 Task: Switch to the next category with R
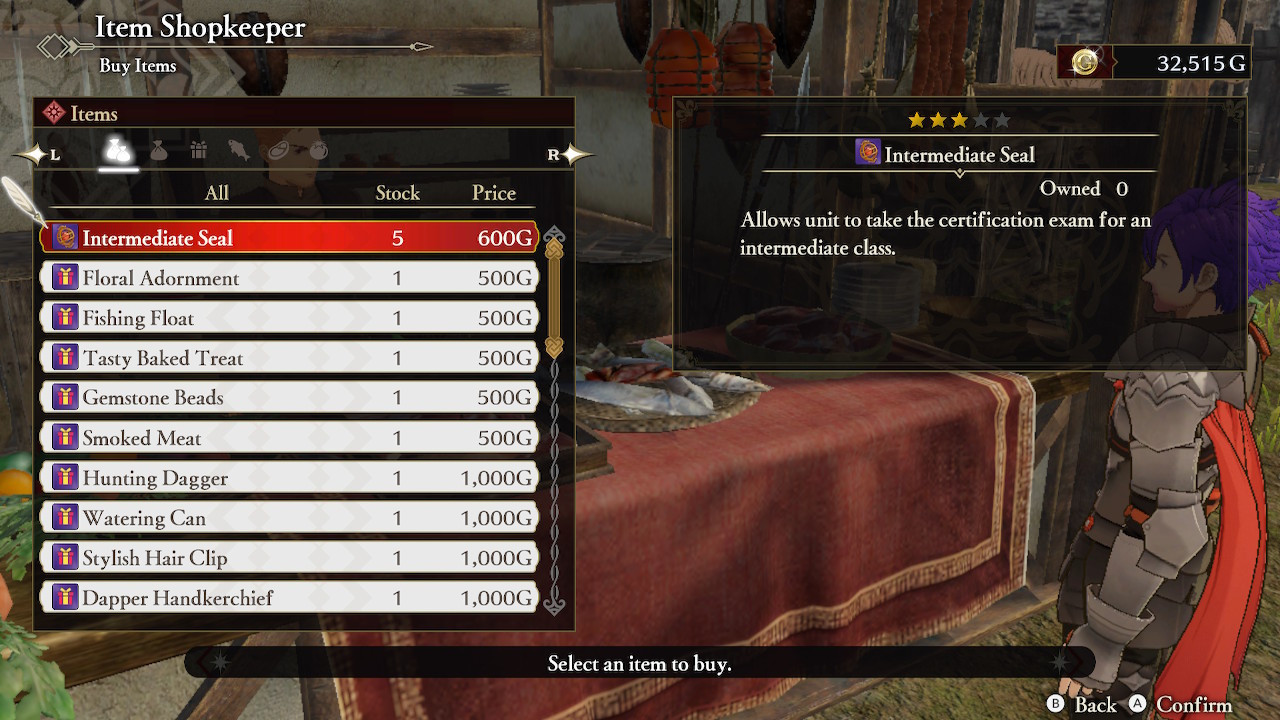pos(555,152)
